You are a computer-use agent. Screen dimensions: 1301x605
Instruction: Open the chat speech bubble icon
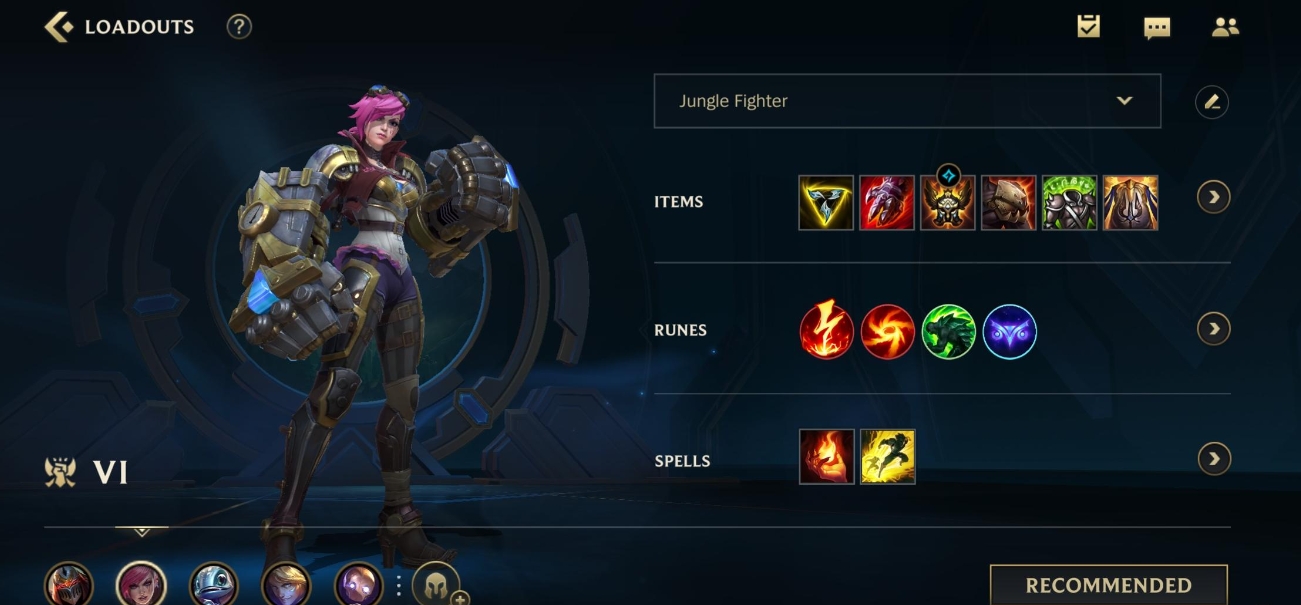point(1157,28)
